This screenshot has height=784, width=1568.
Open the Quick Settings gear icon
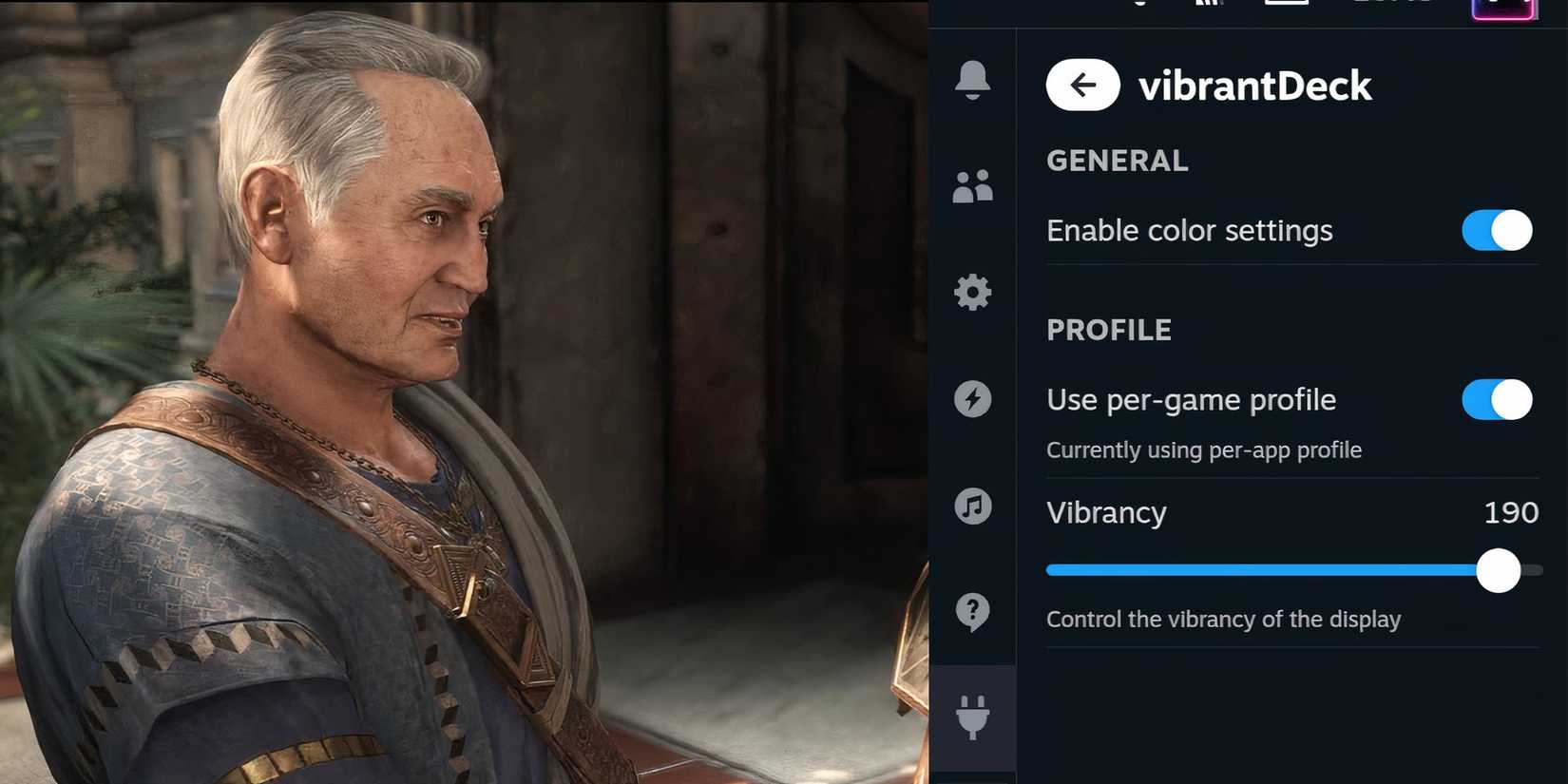click(x=973, y=293)
